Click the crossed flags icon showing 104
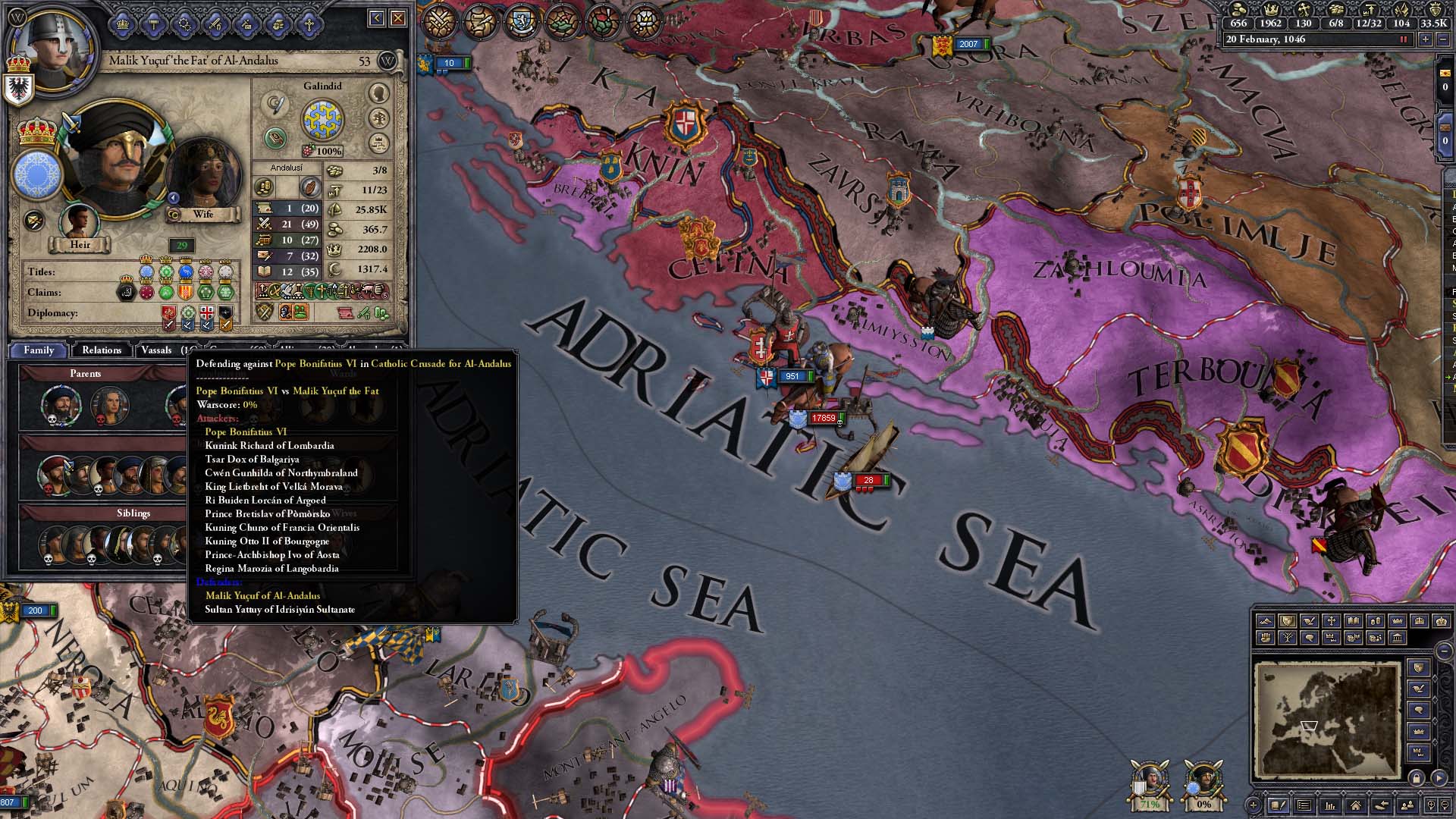 1402,11
